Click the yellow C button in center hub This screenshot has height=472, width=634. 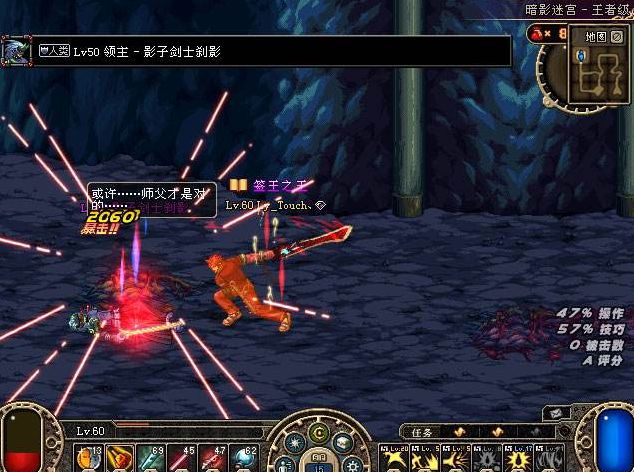pos(319,432)
